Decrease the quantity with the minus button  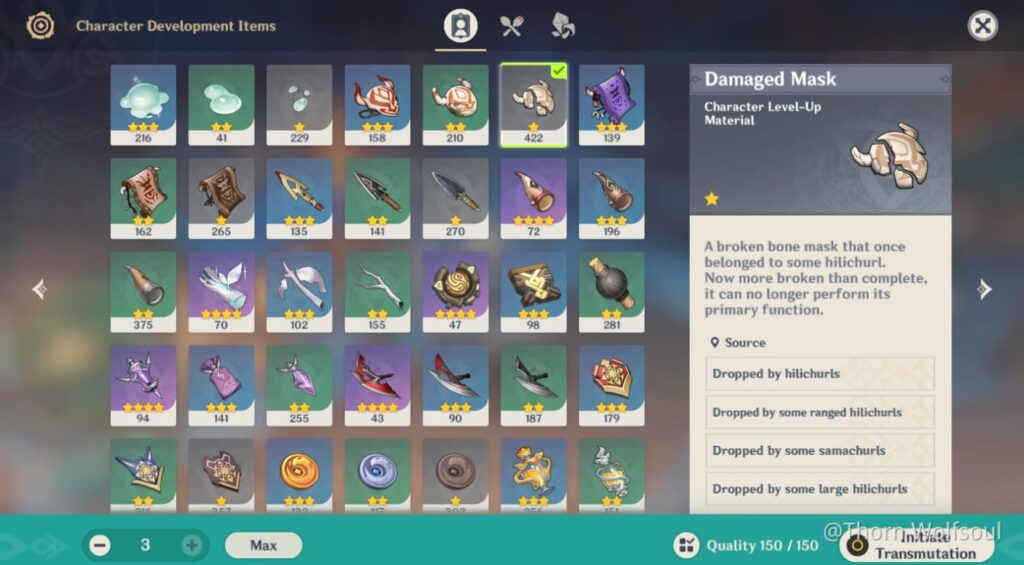[100, 545]
